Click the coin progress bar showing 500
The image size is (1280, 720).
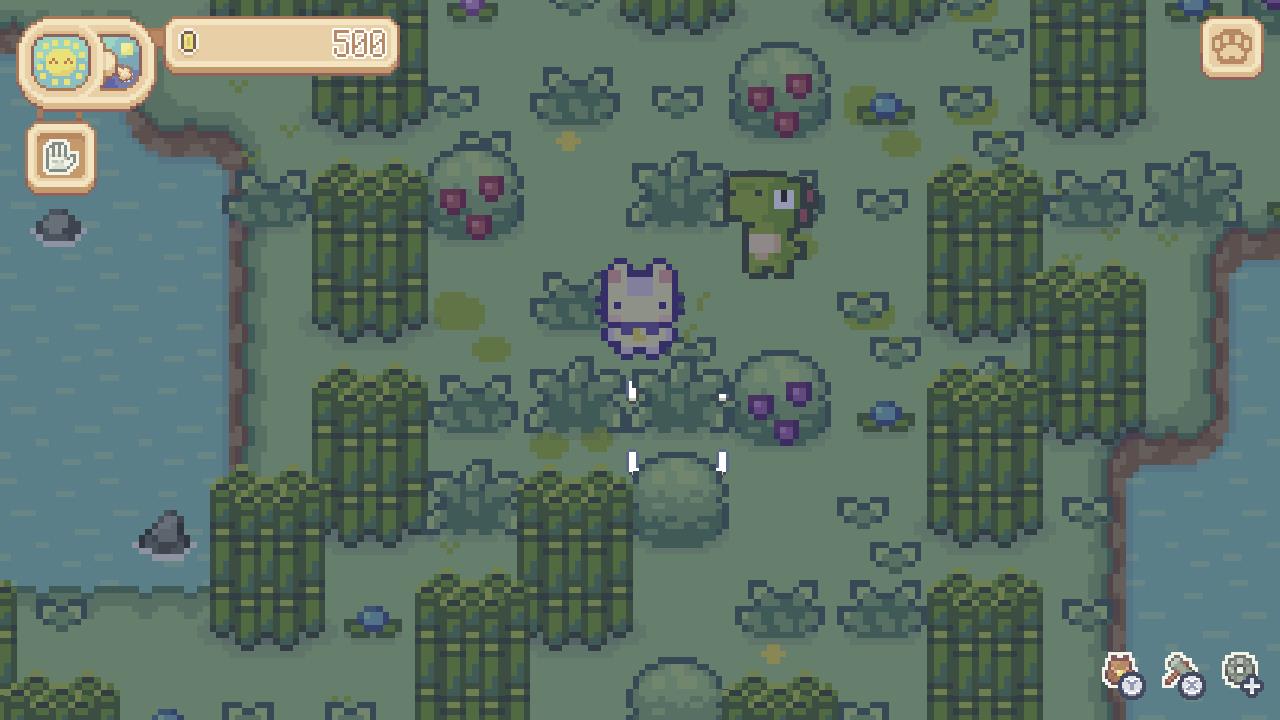[x=285, y=44]
